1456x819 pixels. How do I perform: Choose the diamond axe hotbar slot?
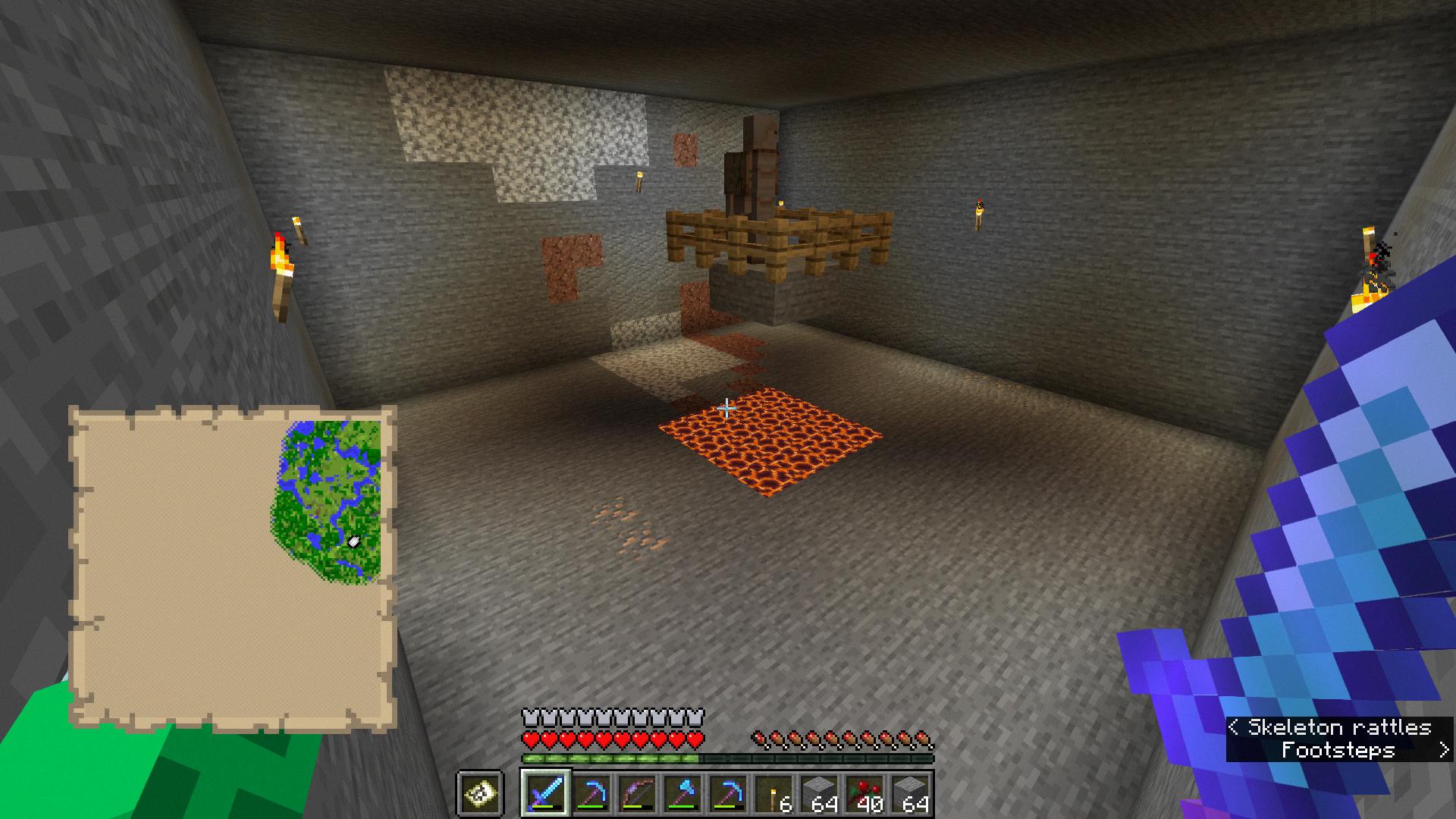pyautogui.click(x=682, y=793)
